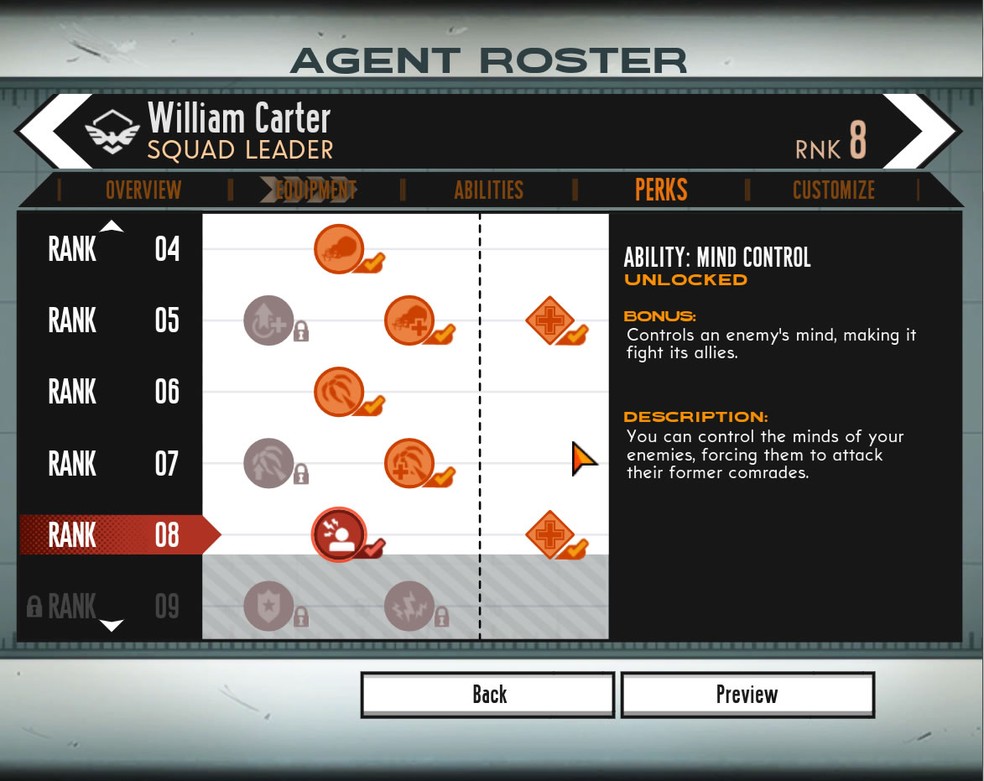
Task: Select the Rank 04 row
Action: coord(113,249)
